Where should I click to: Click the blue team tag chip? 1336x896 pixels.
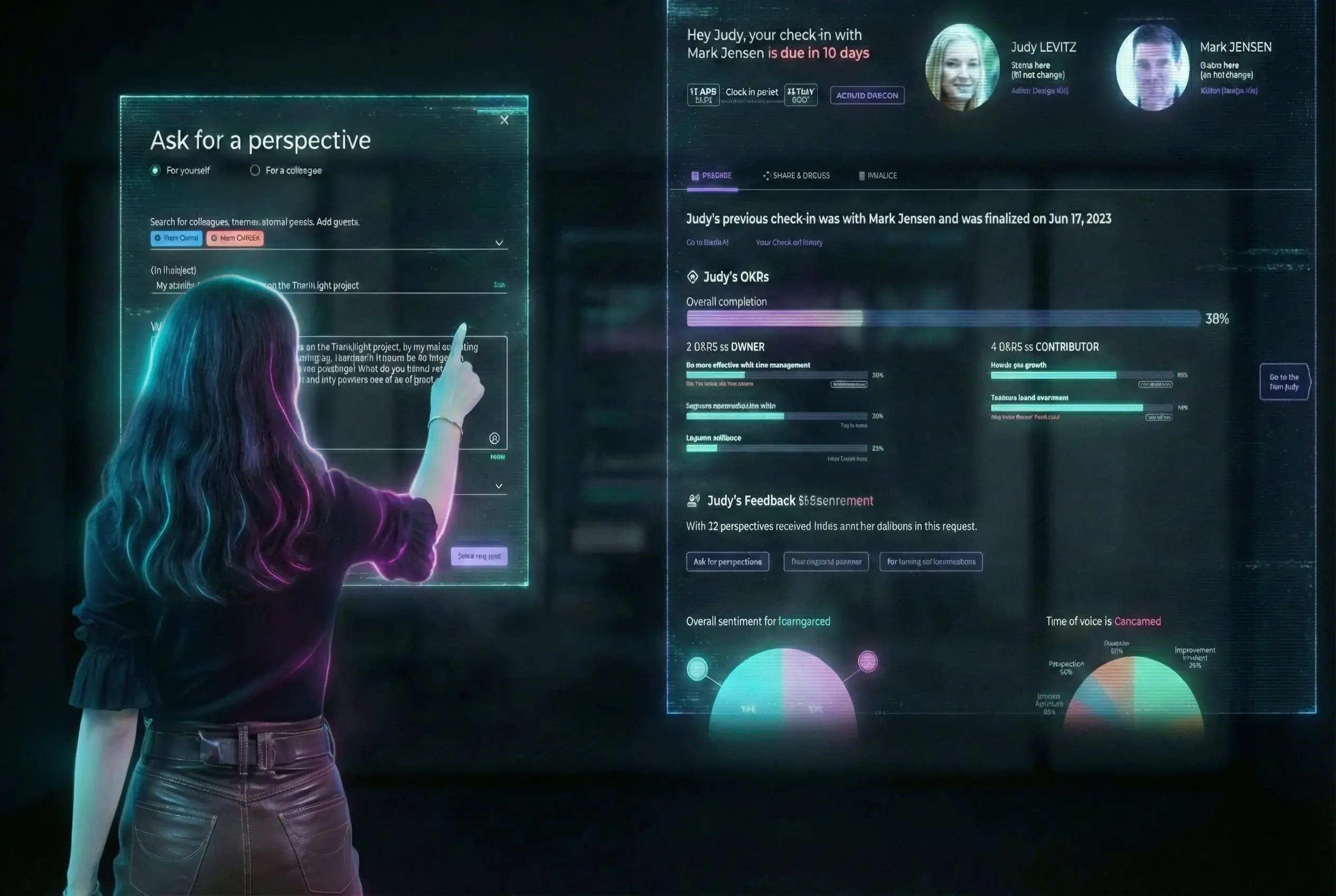(x=176, y=238)
